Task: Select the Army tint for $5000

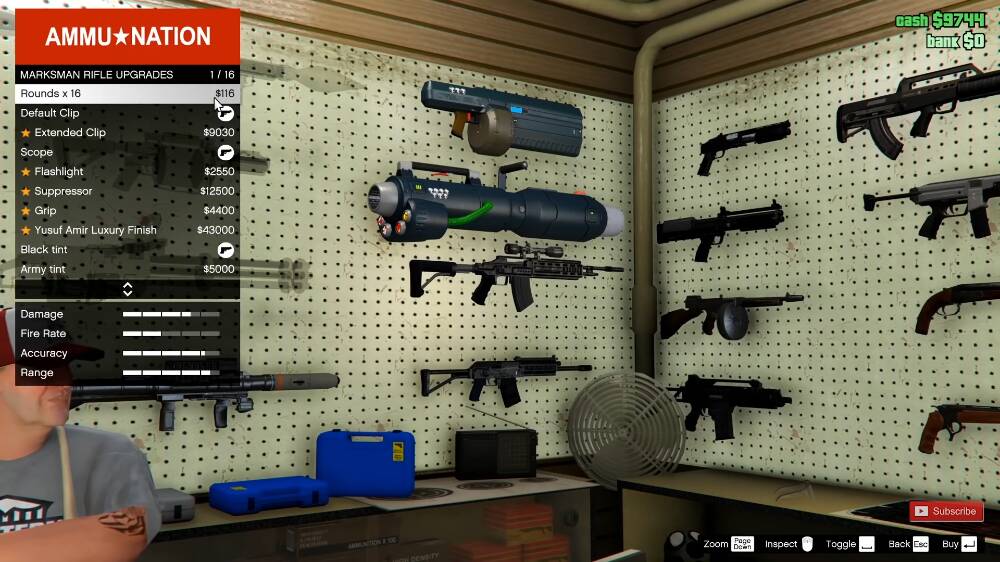Action: [127, 269]
